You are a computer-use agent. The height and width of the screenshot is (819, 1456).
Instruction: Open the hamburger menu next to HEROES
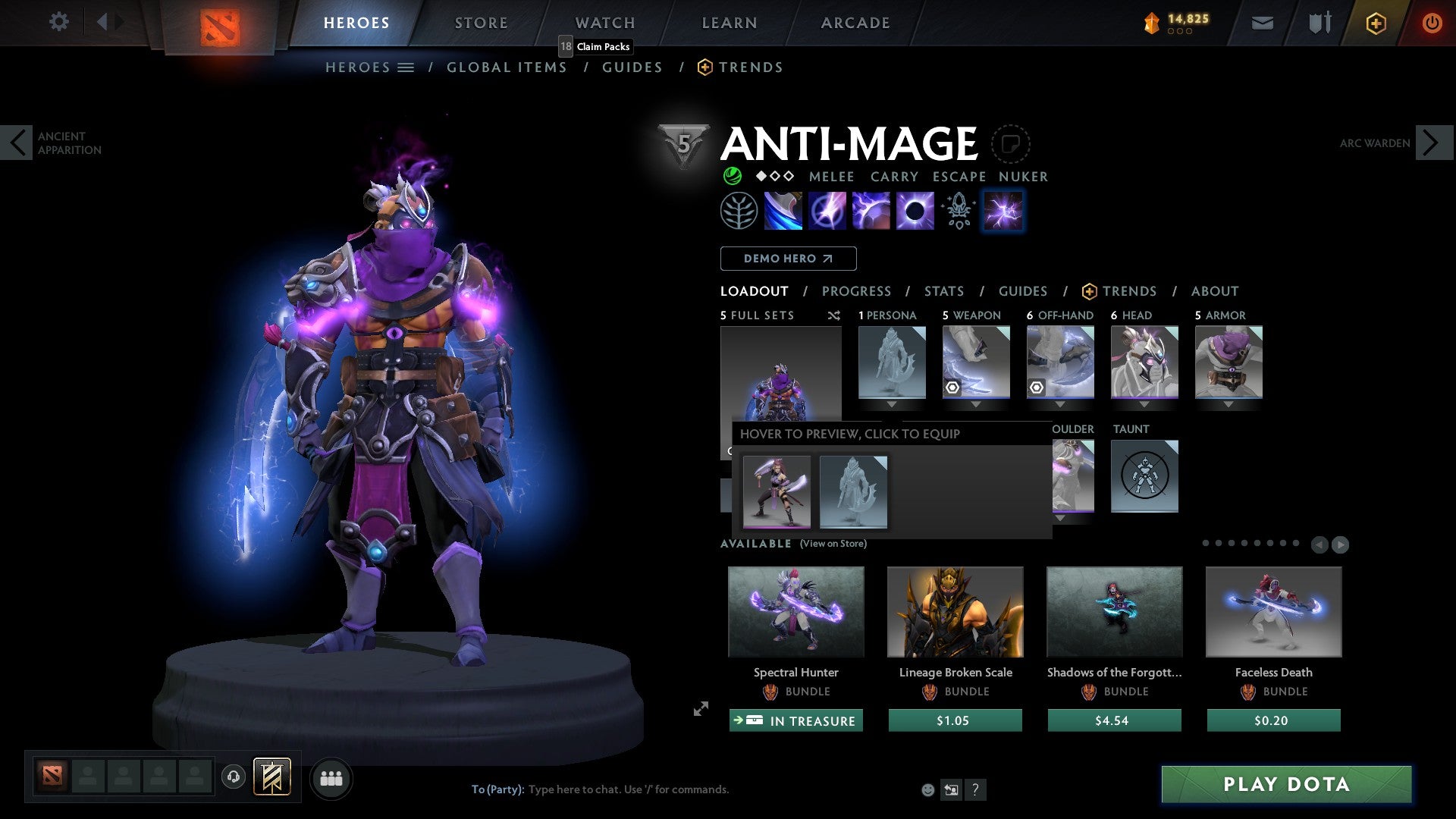pos(406,67)
